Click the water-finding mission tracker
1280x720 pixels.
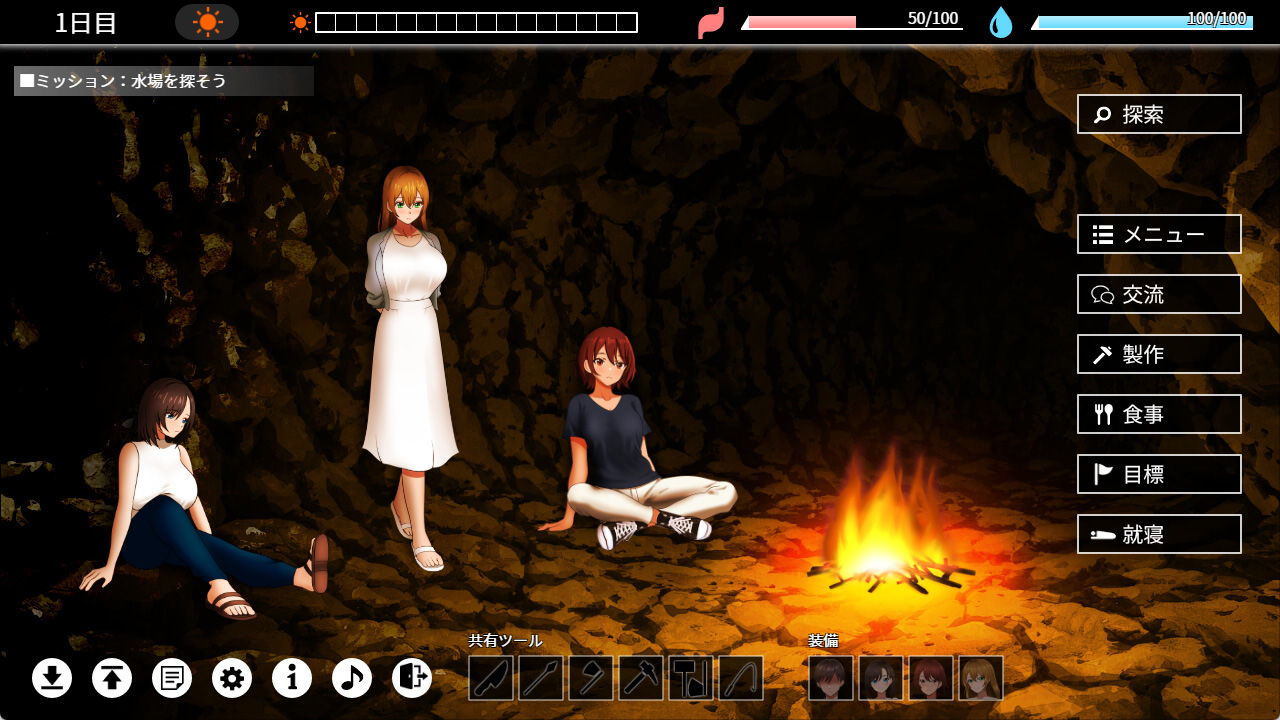tap(164, 81)
